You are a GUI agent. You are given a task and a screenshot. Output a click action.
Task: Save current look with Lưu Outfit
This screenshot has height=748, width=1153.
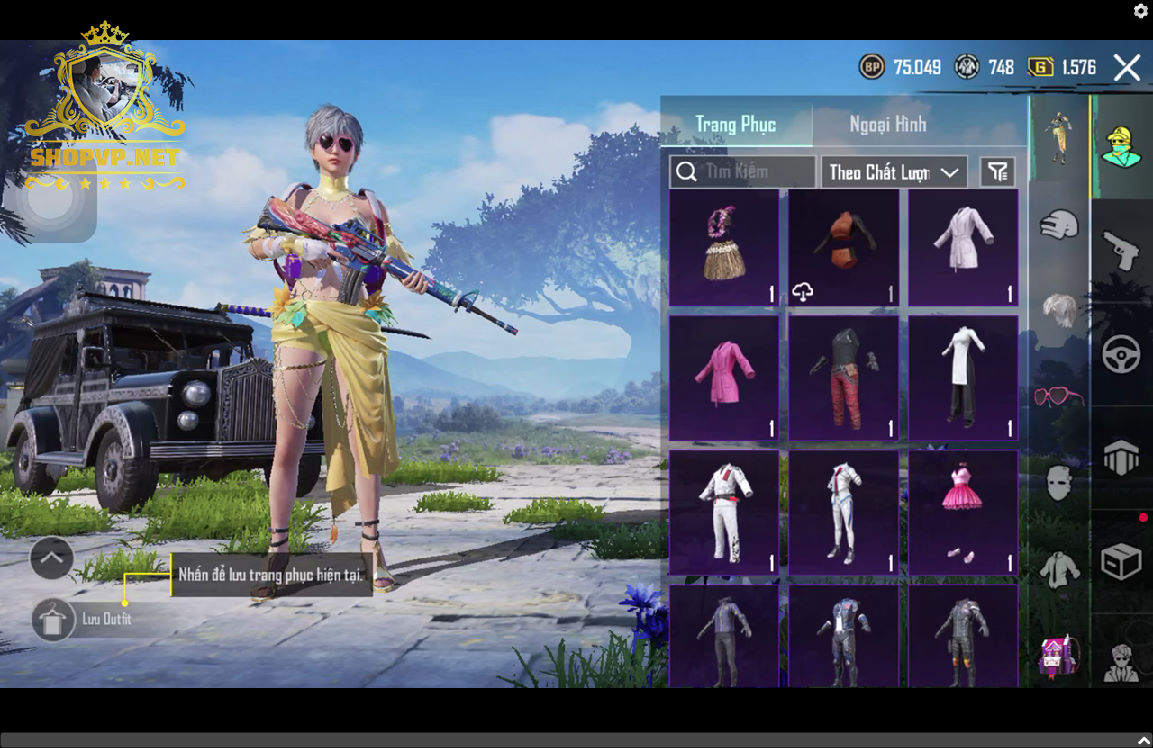pyautogui.click(x=52, y=619)
